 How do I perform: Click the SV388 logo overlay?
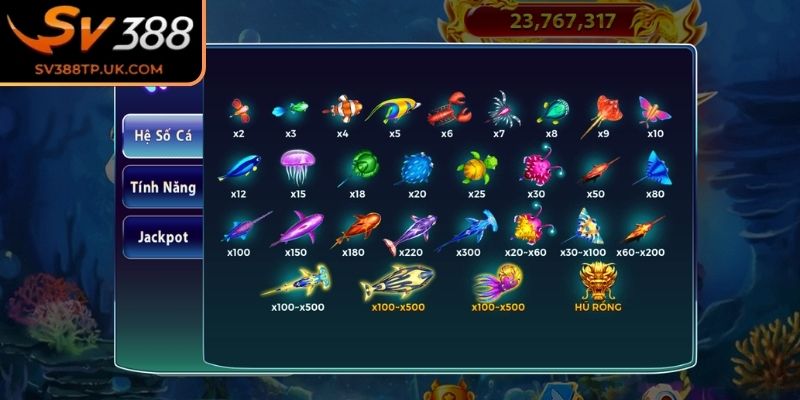pos(100,40)
